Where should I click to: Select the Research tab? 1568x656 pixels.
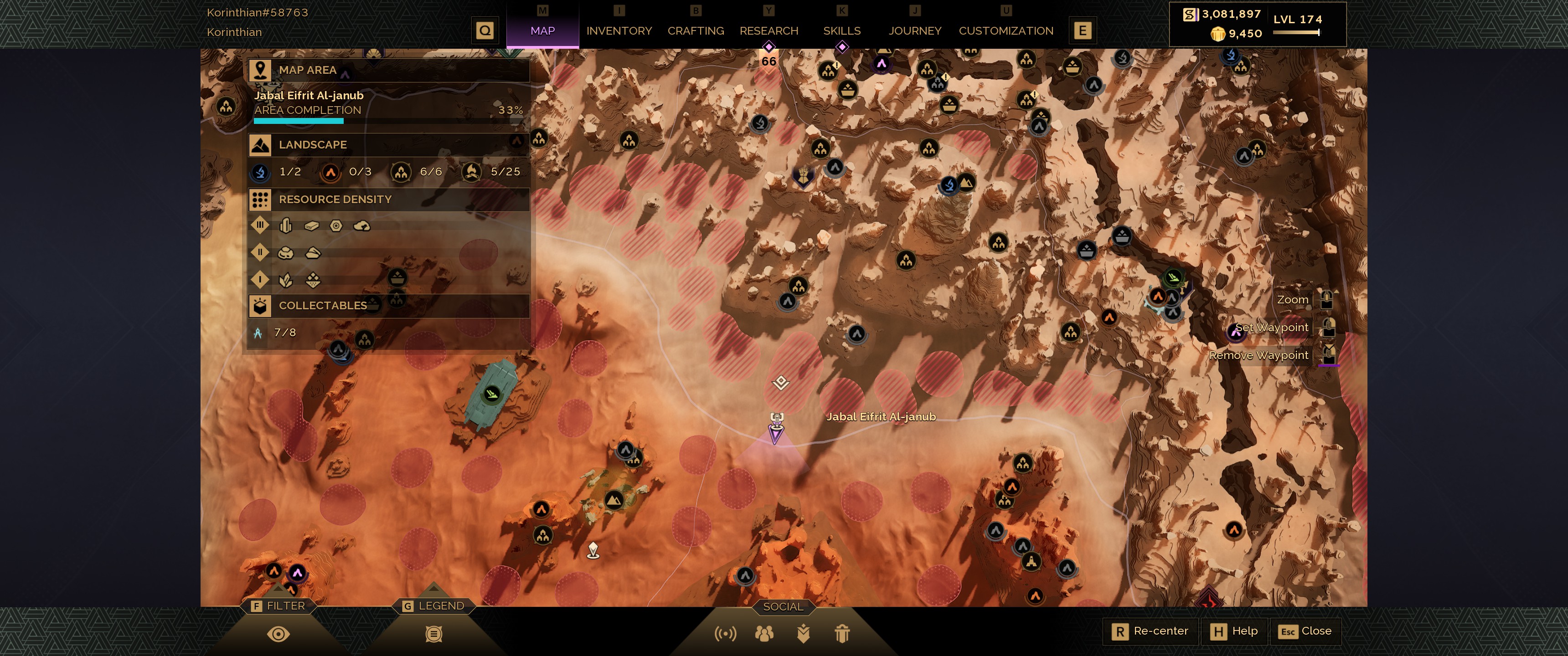pyautogui.click(x=768, y=31)
